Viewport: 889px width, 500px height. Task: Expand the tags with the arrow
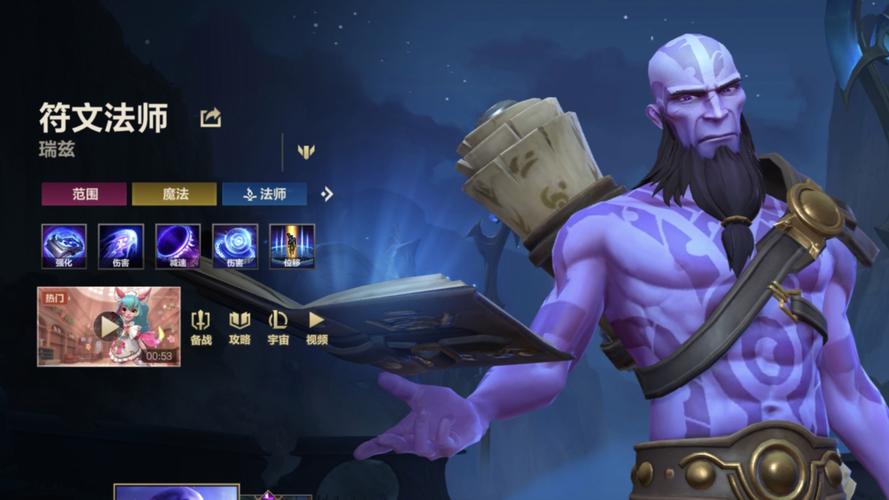(x=327, y=194)
